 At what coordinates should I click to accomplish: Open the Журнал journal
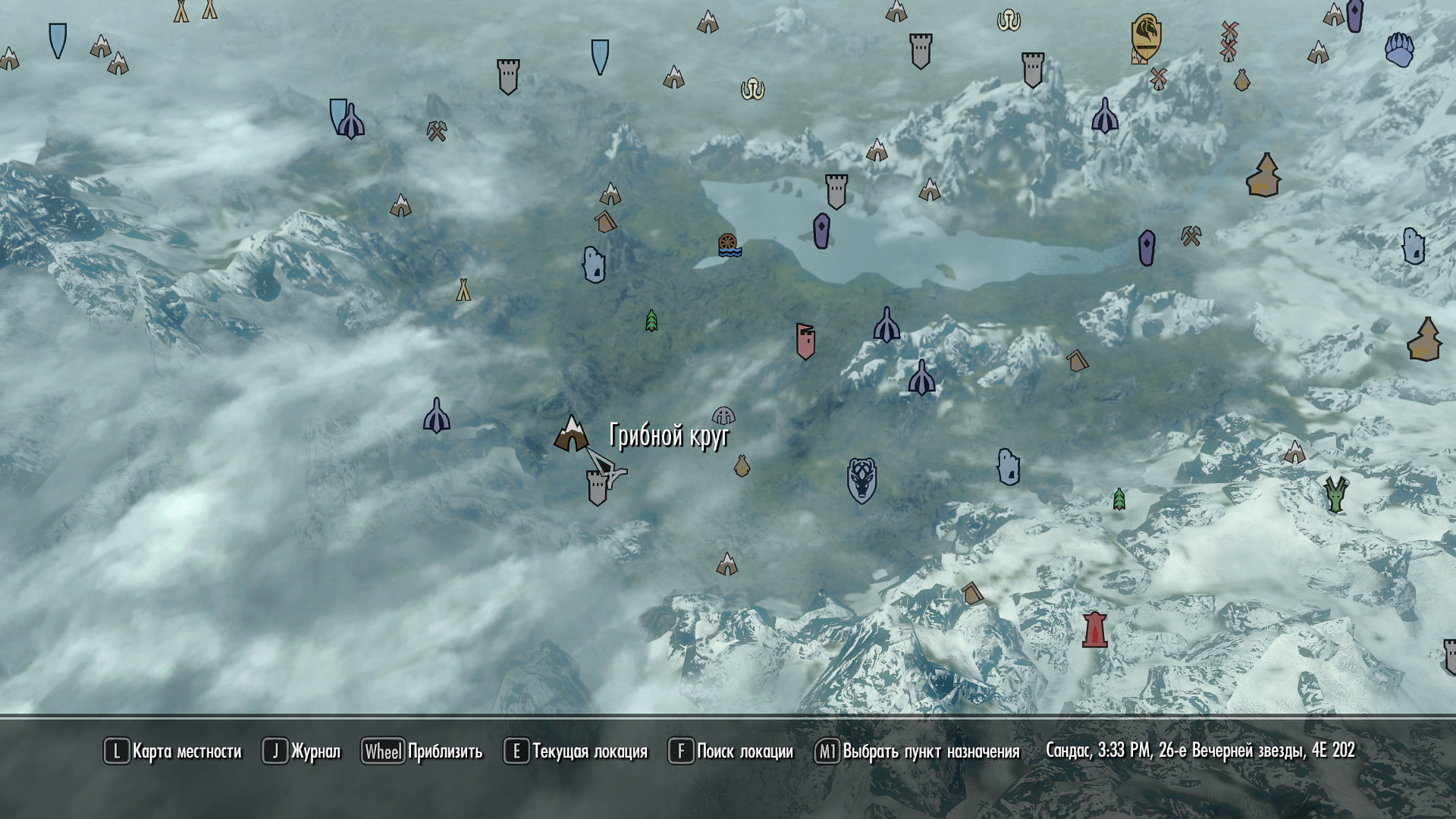[302, 752]
